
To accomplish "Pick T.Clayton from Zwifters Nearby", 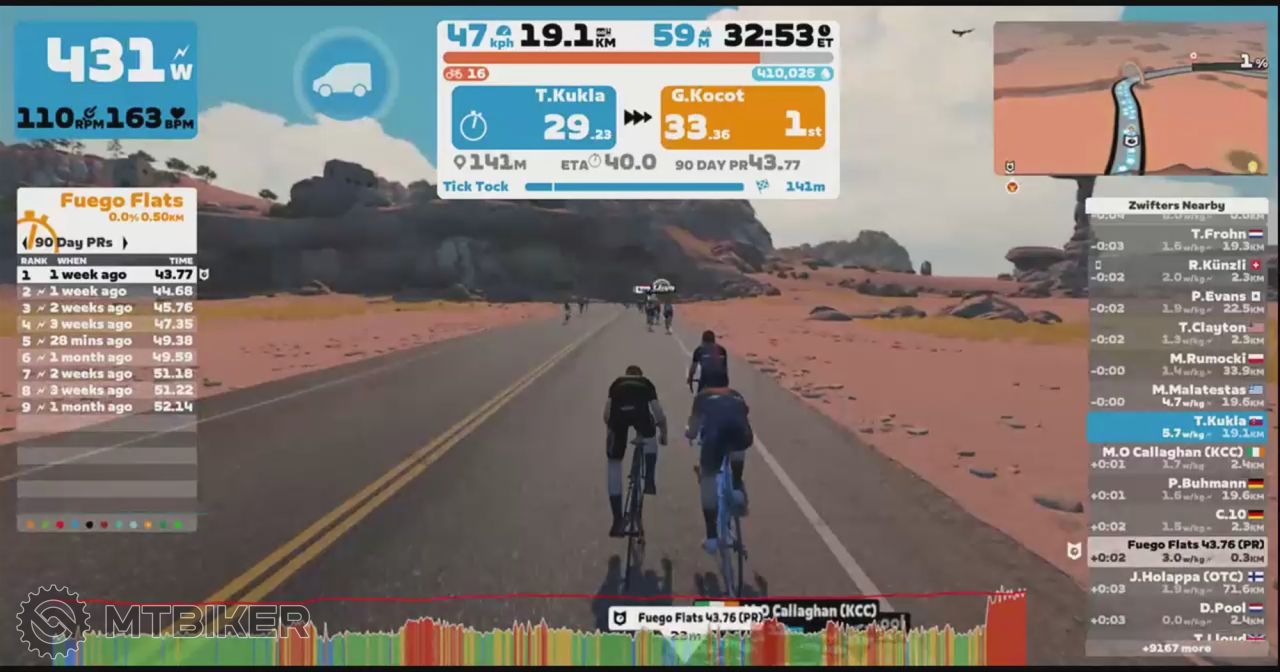I will [x=1177, y=332].
